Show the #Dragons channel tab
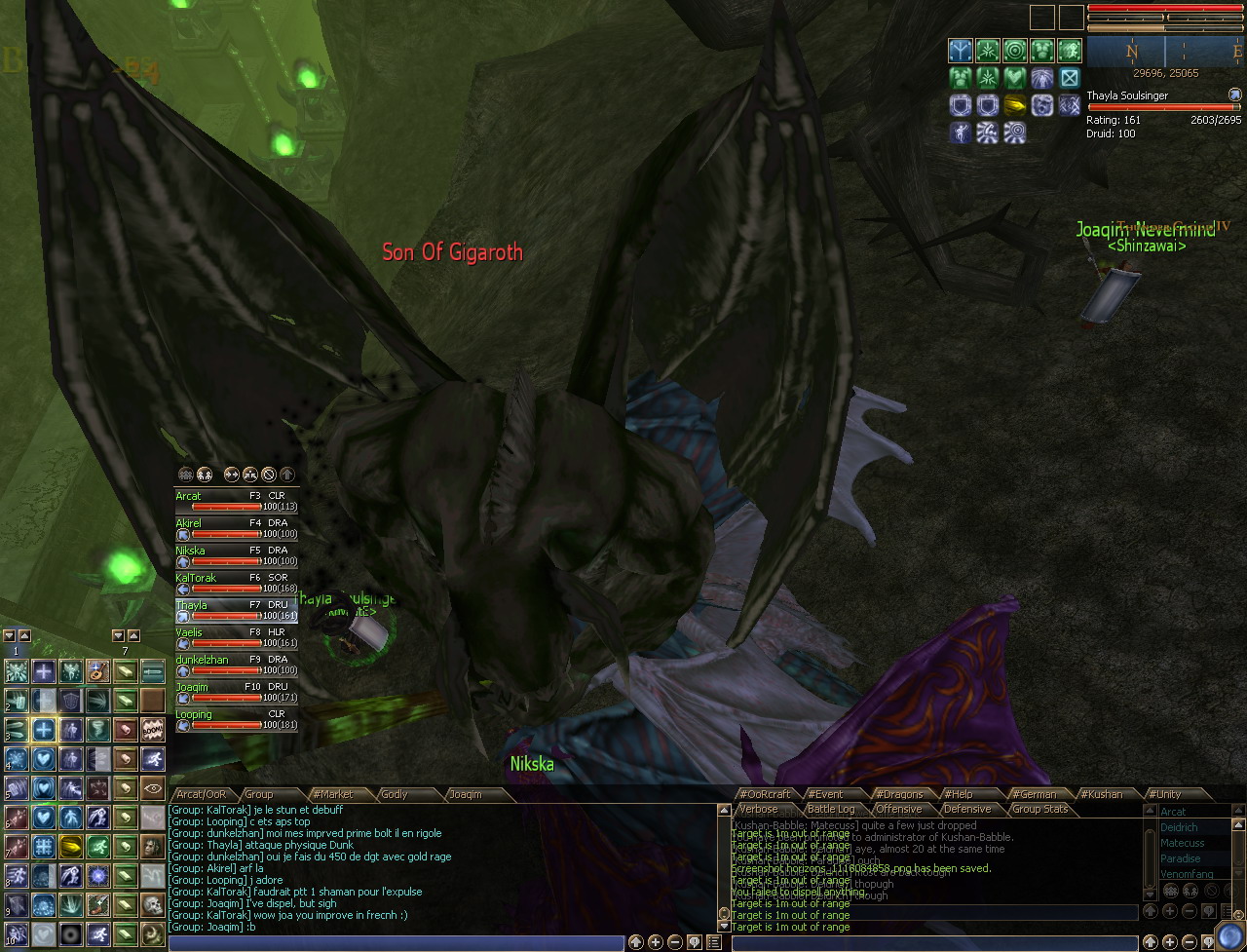 (898, 794)
